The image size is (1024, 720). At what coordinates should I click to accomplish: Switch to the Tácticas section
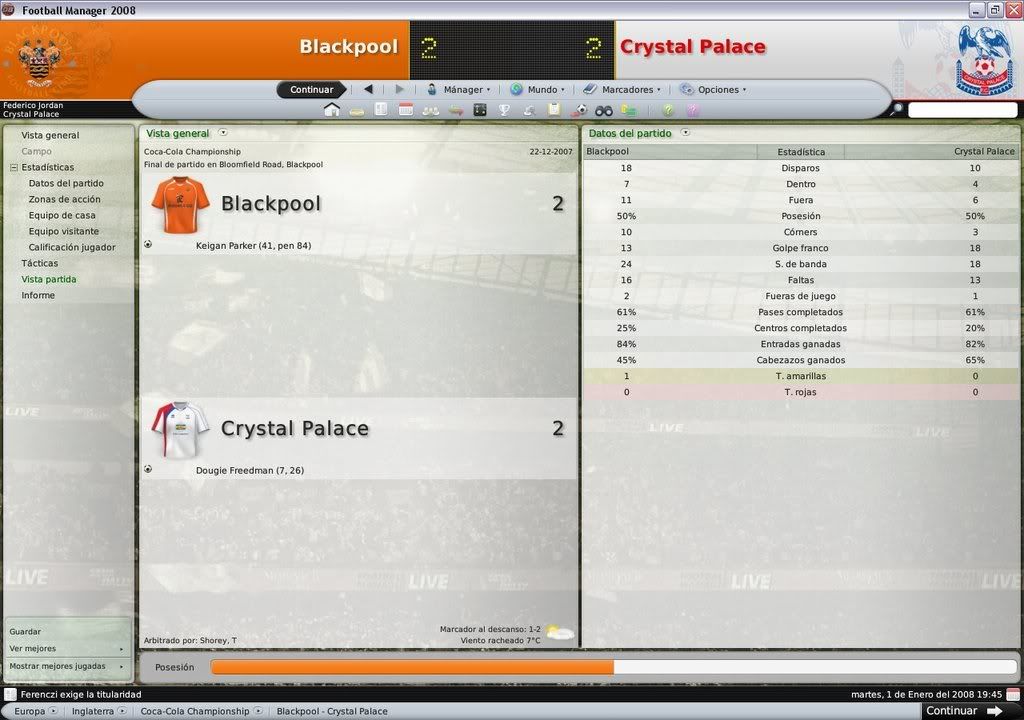(x=40, y=263)
